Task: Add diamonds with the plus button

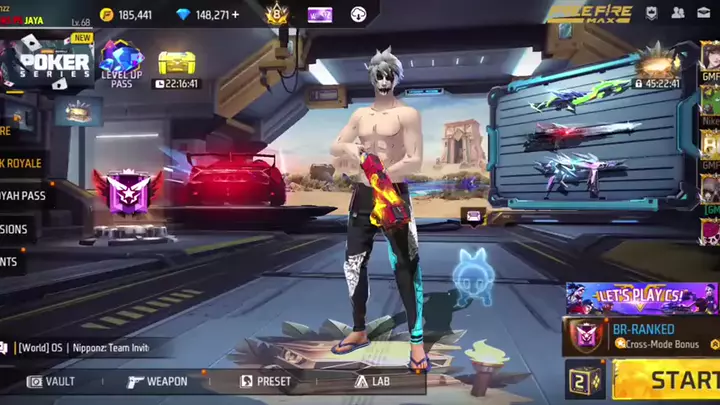Action: [x=235, y=15]
